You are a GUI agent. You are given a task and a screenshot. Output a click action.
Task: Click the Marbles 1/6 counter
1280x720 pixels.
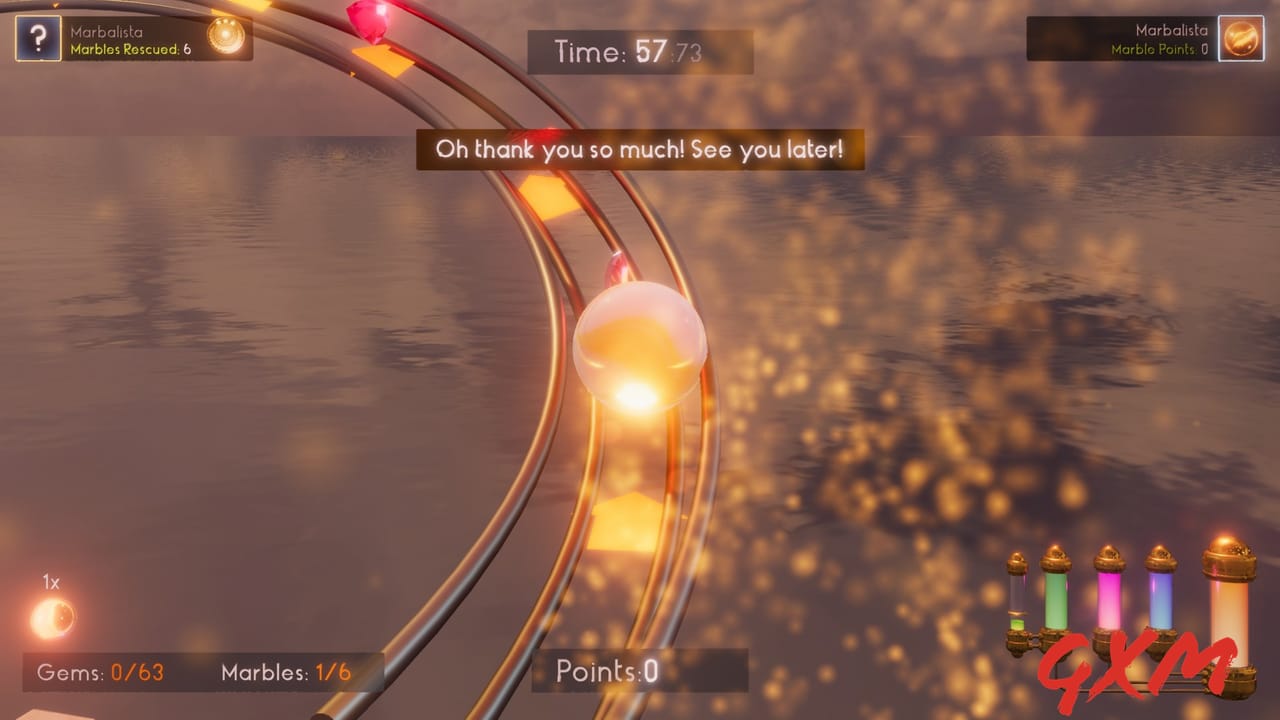point(285,672)
